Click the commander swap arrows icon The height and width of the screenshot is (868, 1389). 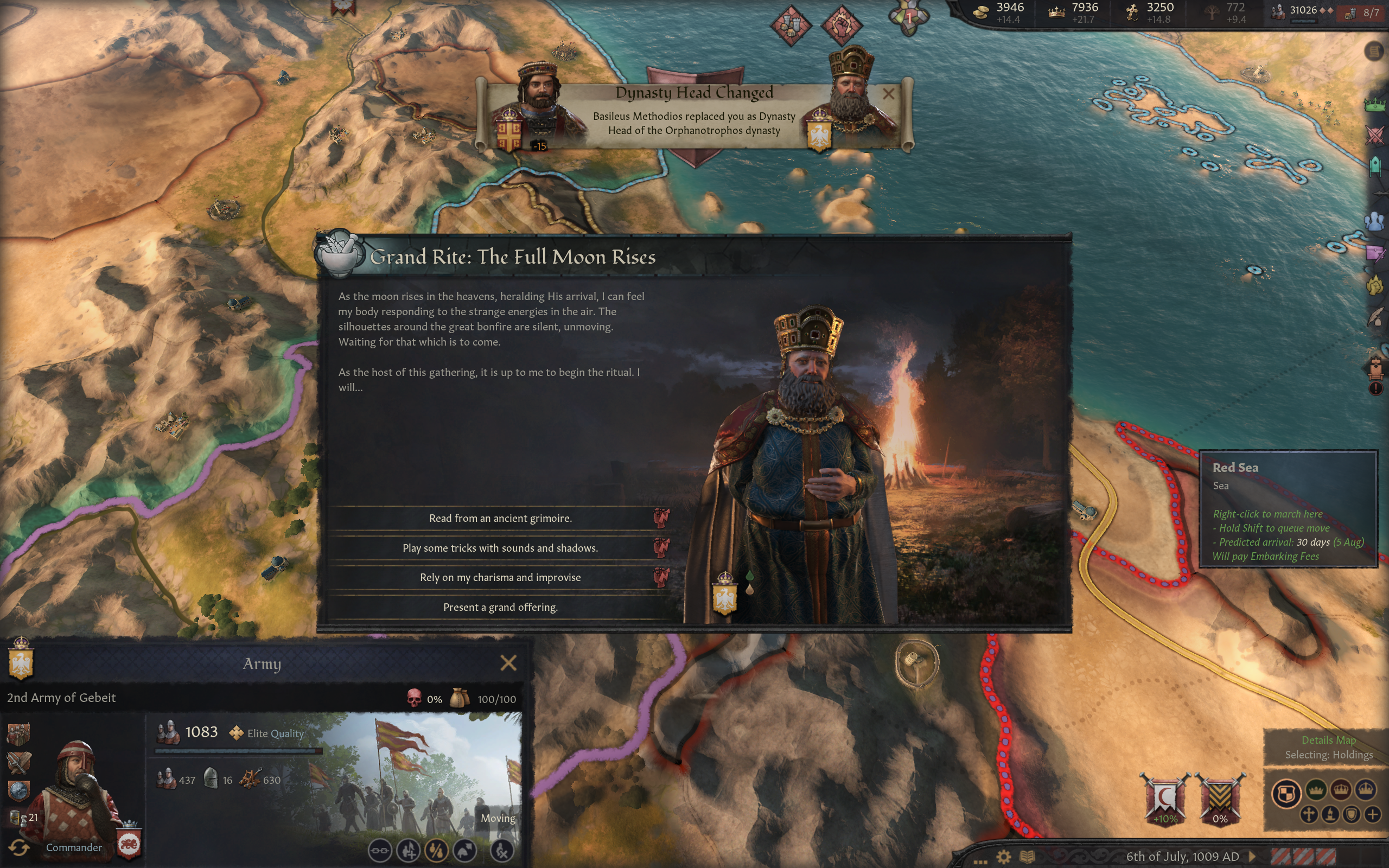tap(19, 847)
